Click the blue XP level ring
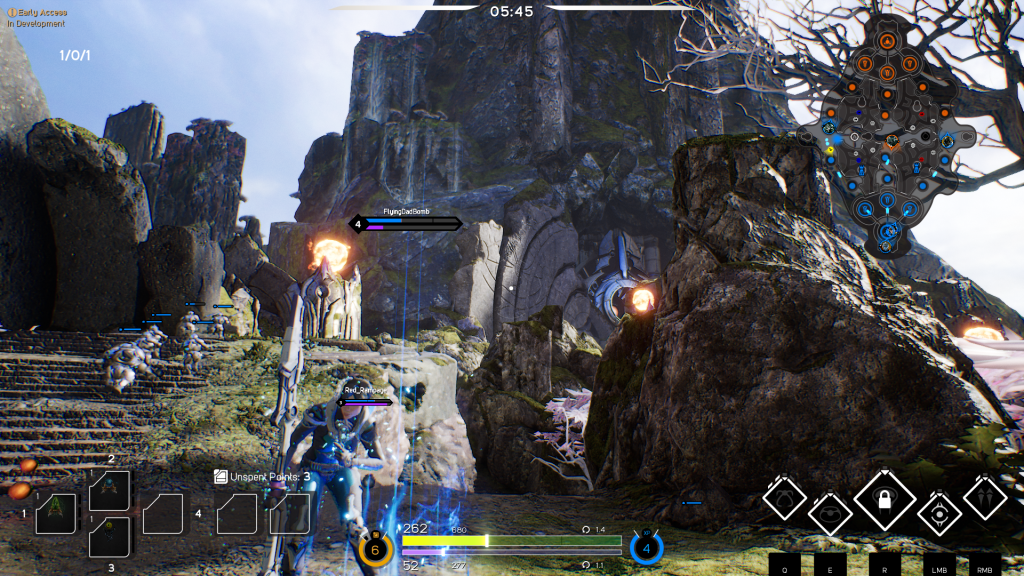Image resolution: width=1024 pixels, height=576 pixels. click(x=646, y=548)
